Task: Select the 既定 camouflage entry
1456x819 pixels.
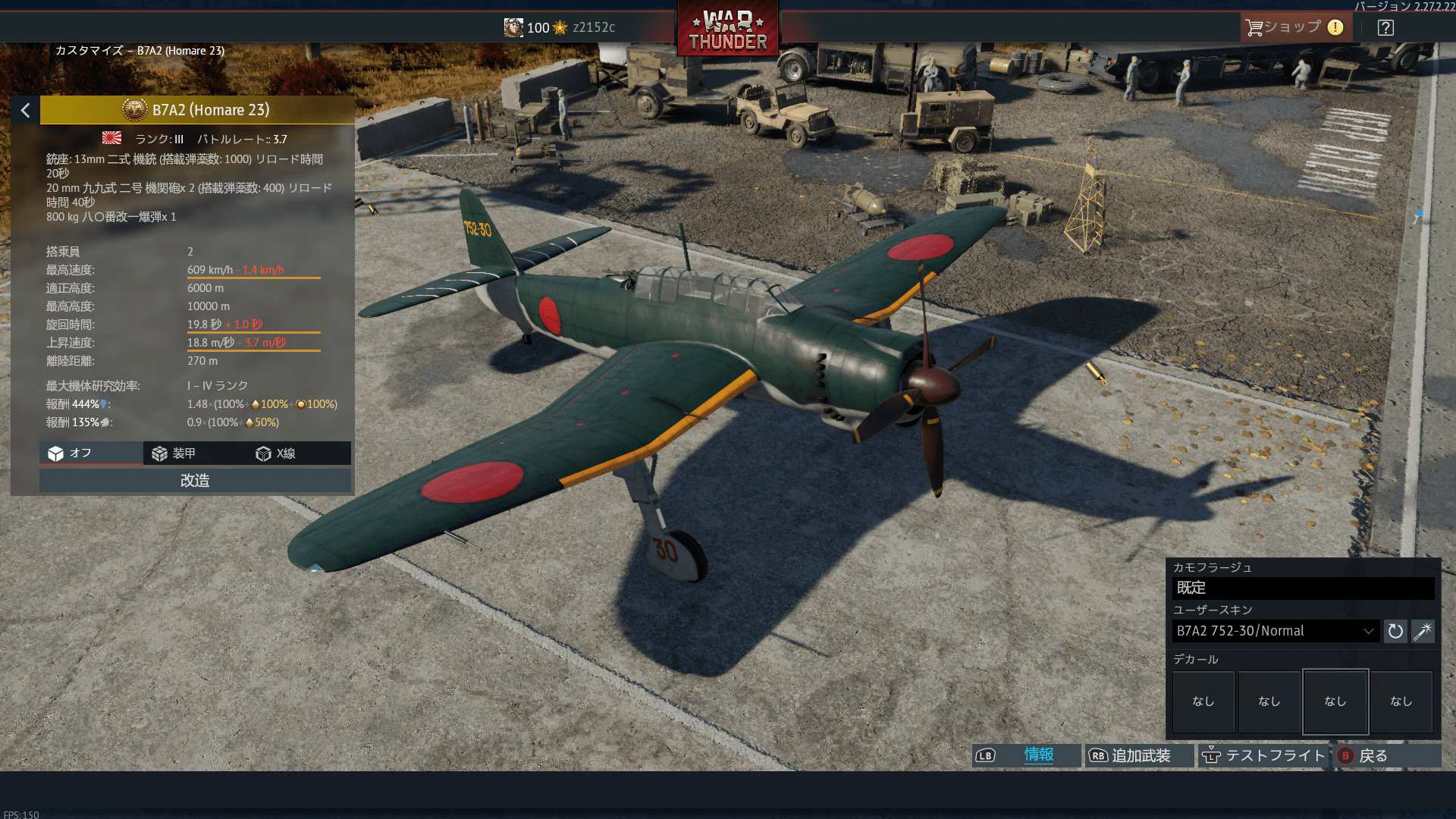Action: [x=1303, y=588]
